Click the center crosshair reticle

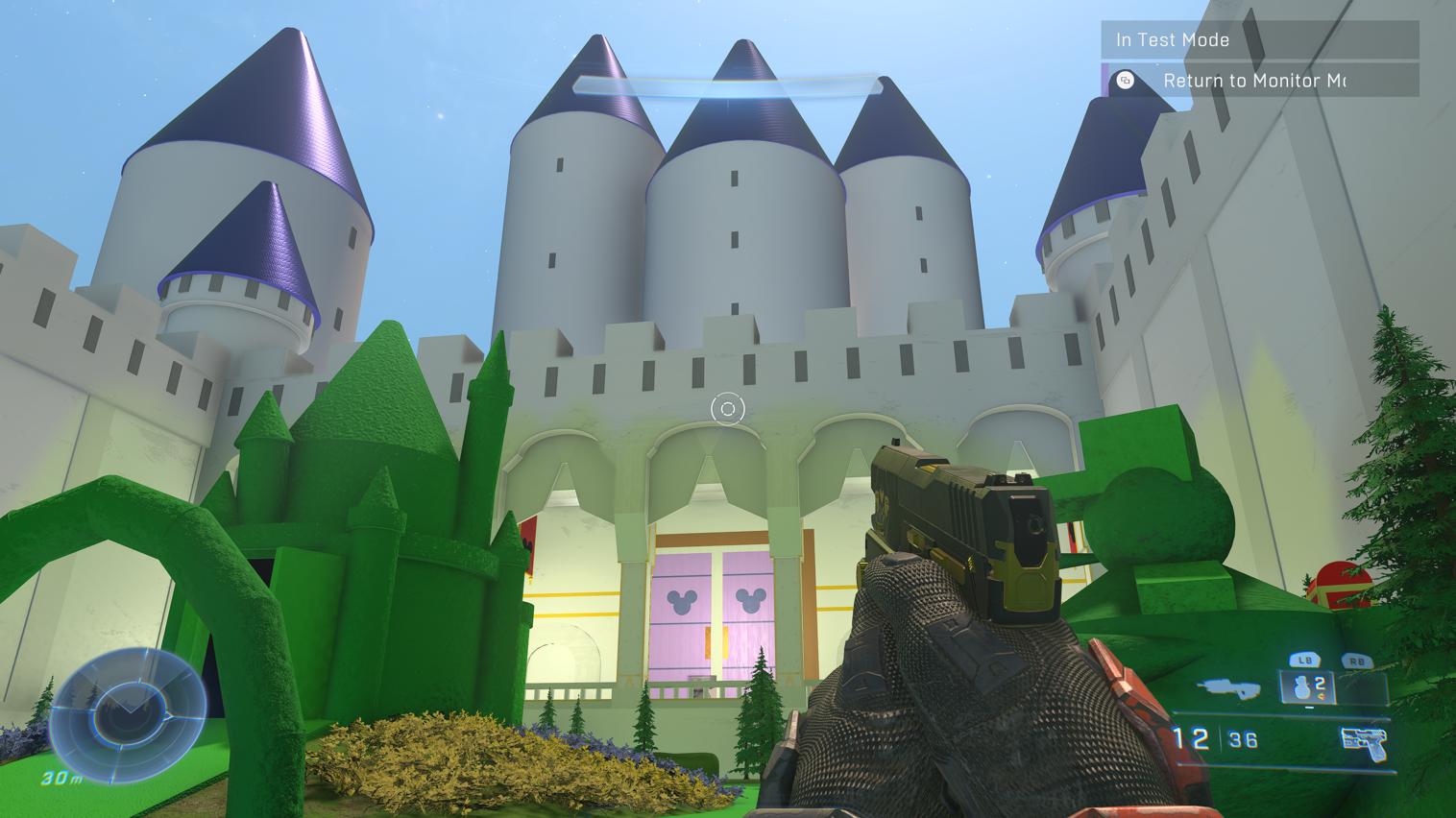pyautogui.click(x=727, y=410)
